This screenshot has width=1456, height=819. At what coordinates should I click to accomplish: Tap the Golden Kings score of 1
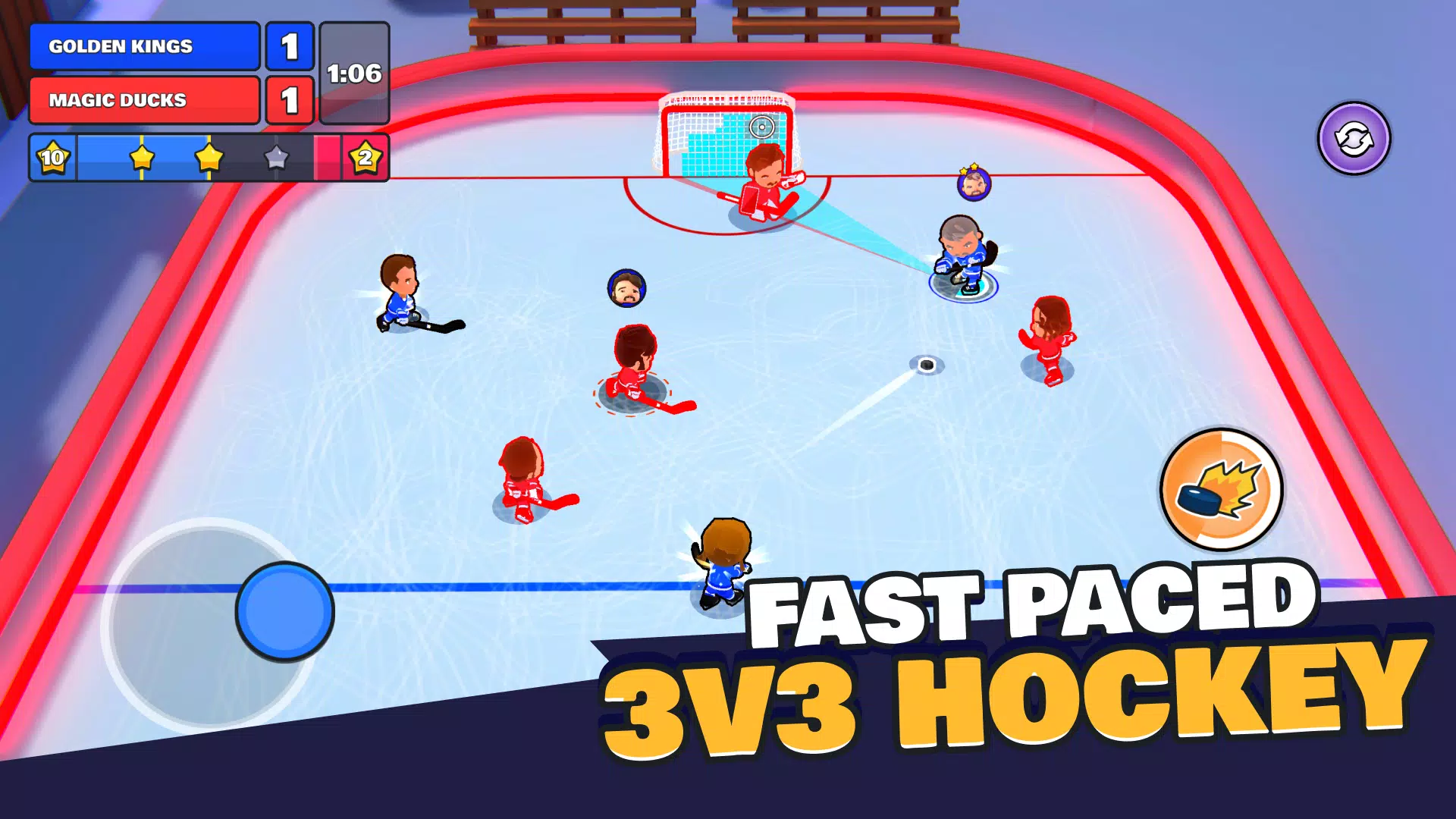click(x=290, y=46)
